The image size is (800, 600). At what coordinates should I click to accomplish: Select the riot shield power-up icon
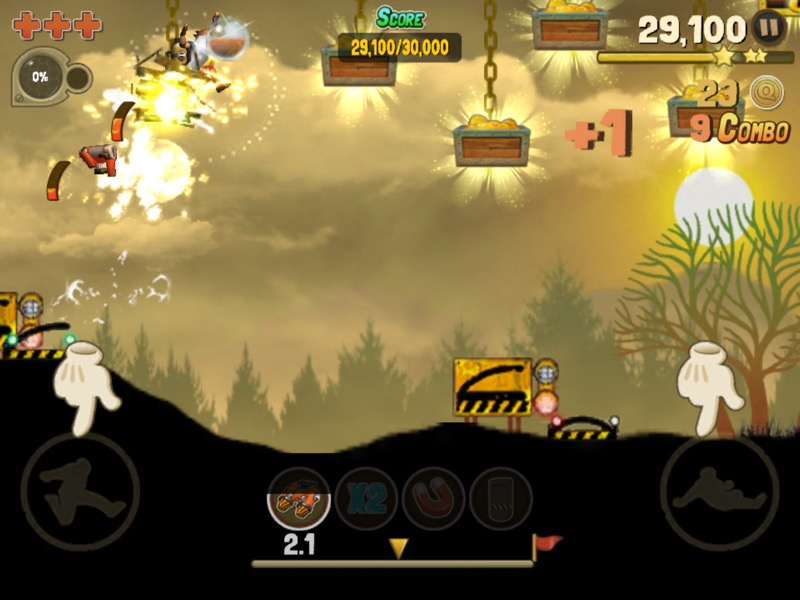point(500,499)
